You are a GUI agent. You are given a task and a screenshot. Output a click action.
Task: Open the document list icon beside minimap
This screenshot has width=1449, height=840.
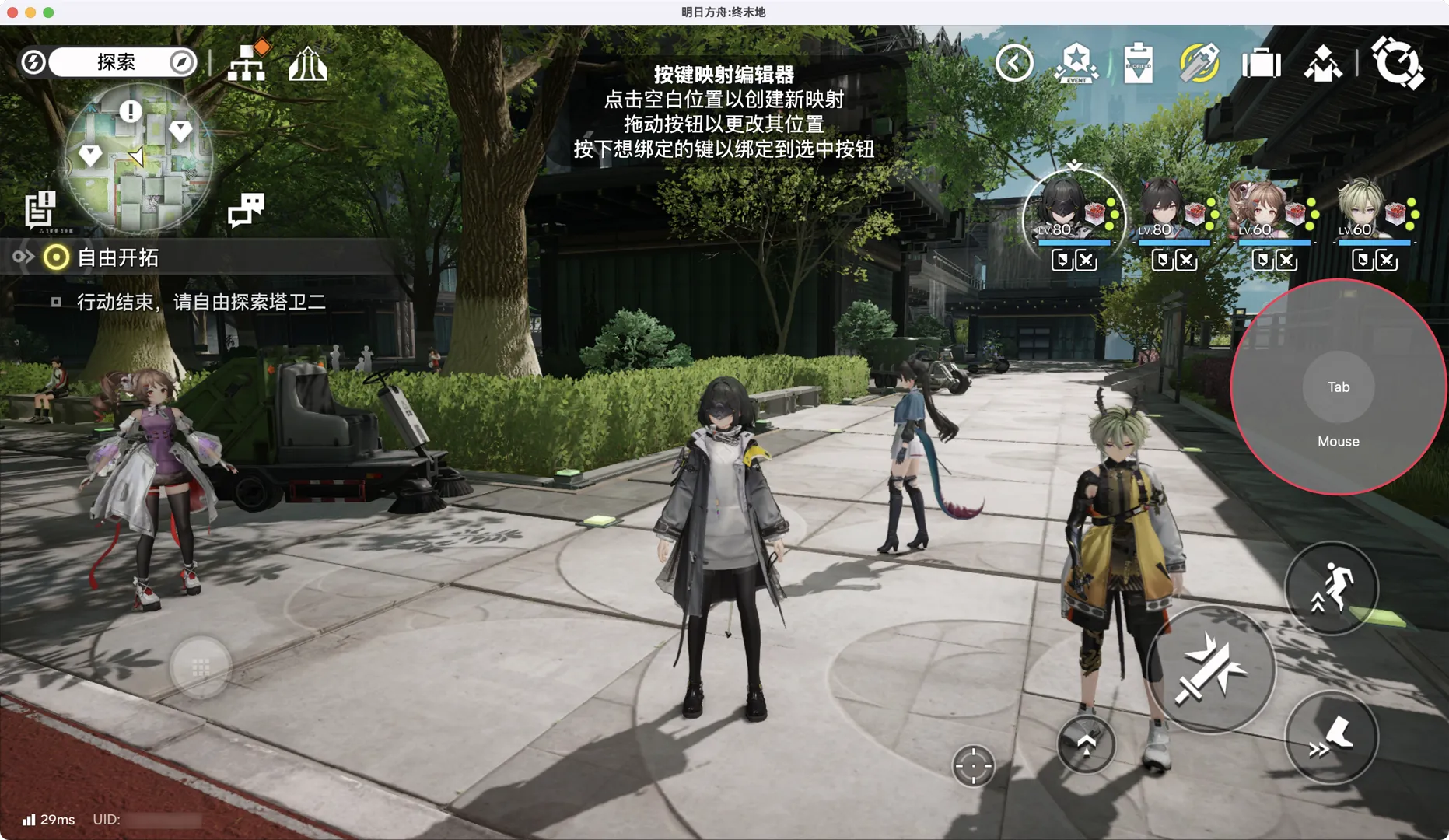40,209
